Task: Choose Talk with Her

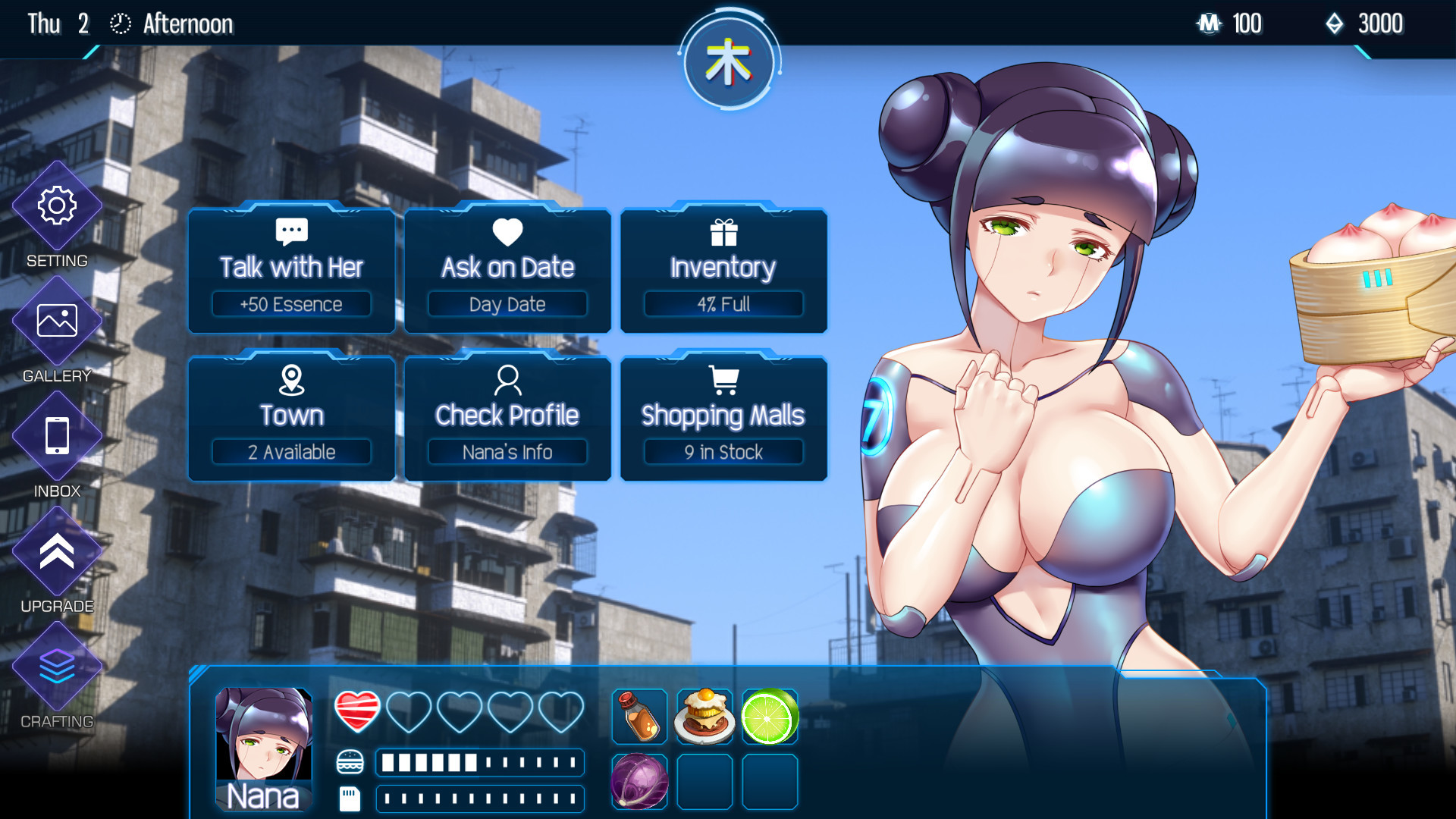Action: 291,270
